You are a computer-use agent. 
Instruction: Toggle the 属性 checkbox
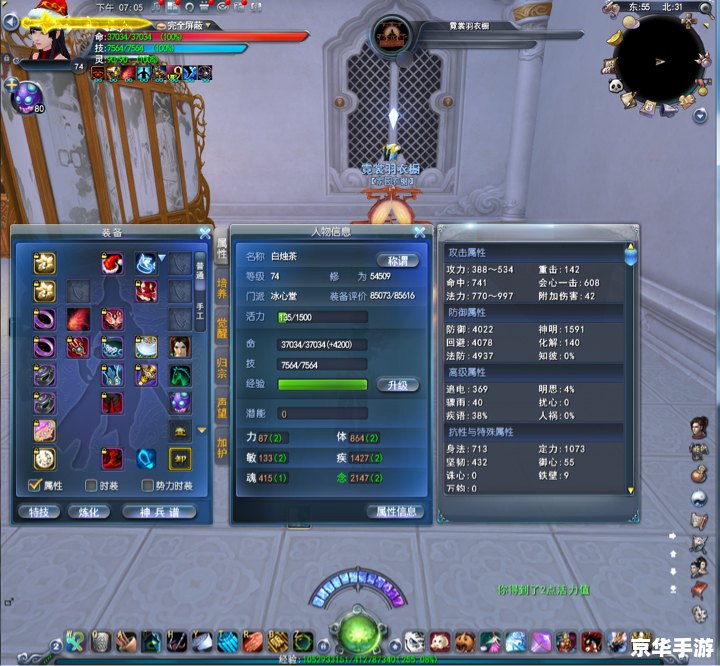[x=34, y=486]
